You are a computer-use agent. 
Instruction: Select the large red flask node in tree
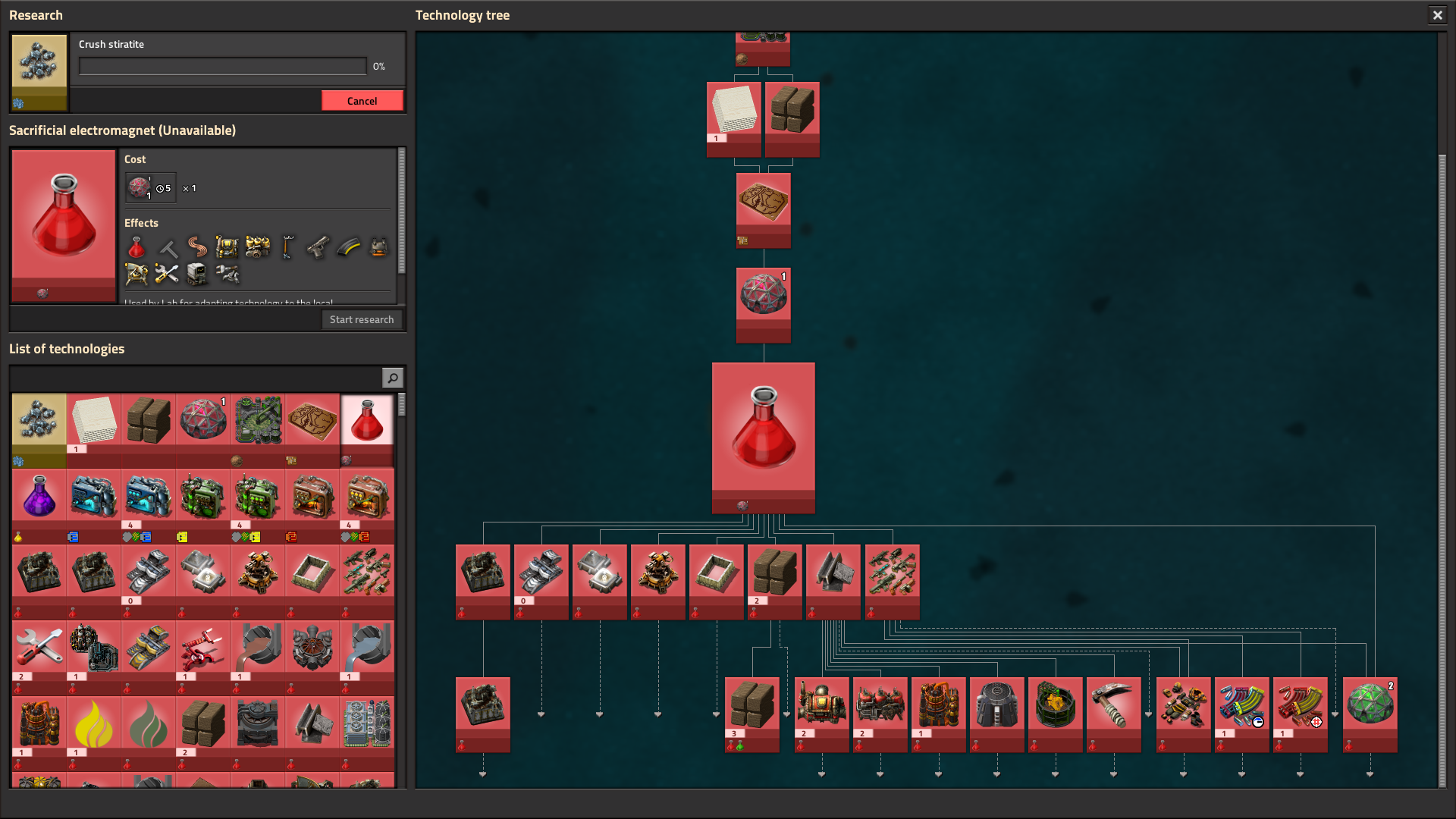(x=764, y=438)
